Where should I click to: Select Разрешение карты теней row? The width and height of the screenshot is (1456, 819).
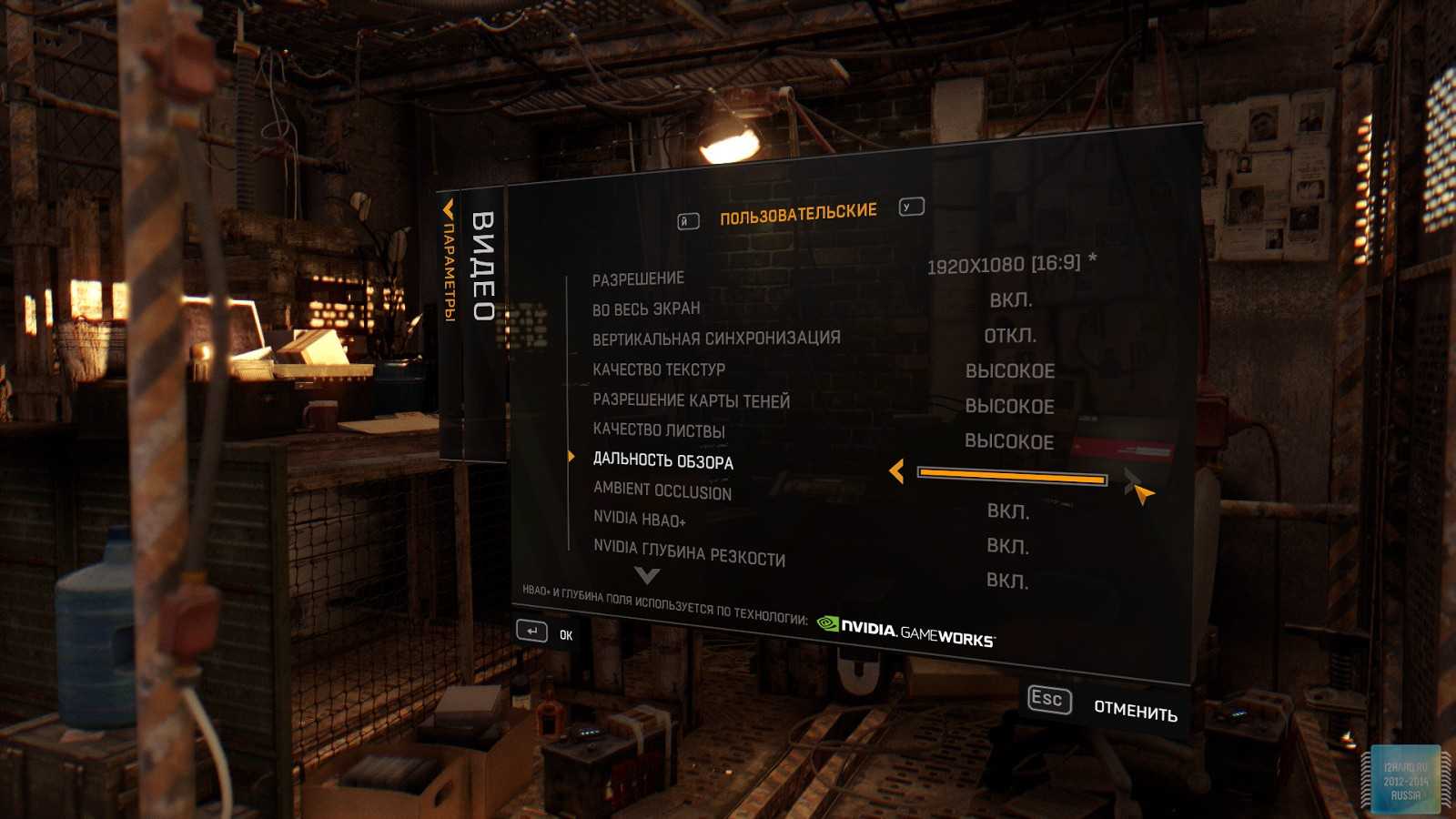691,400
